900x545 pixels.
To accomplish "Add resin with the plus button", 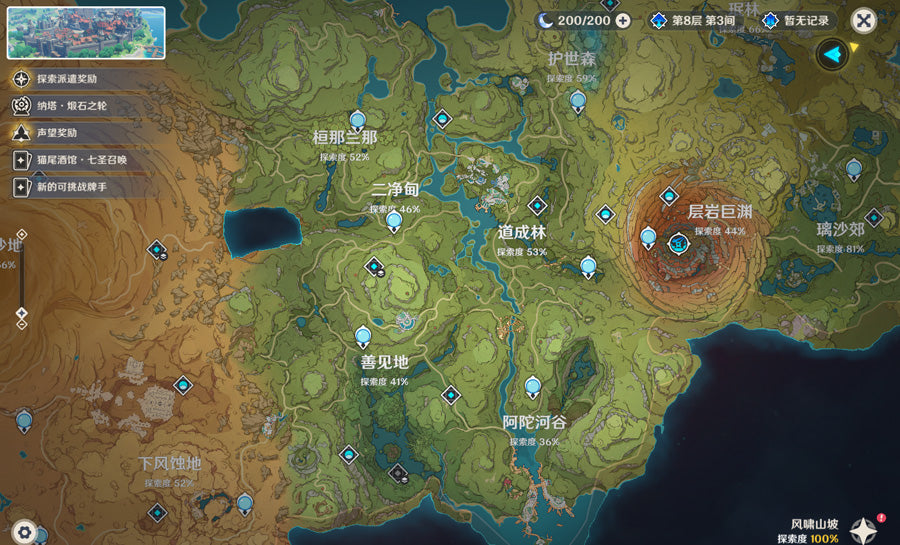I will point(623,21).
